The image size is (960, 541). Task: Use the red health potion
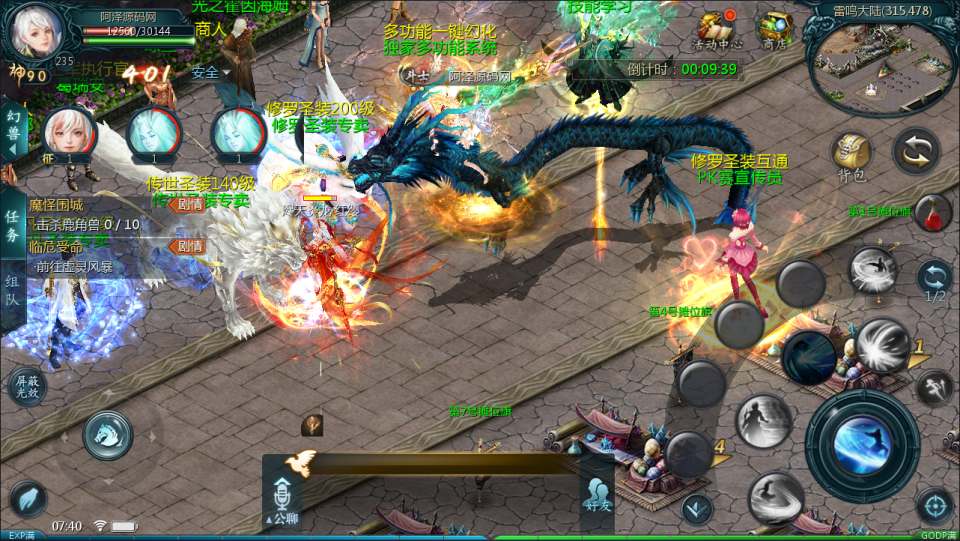coord(932,213)
